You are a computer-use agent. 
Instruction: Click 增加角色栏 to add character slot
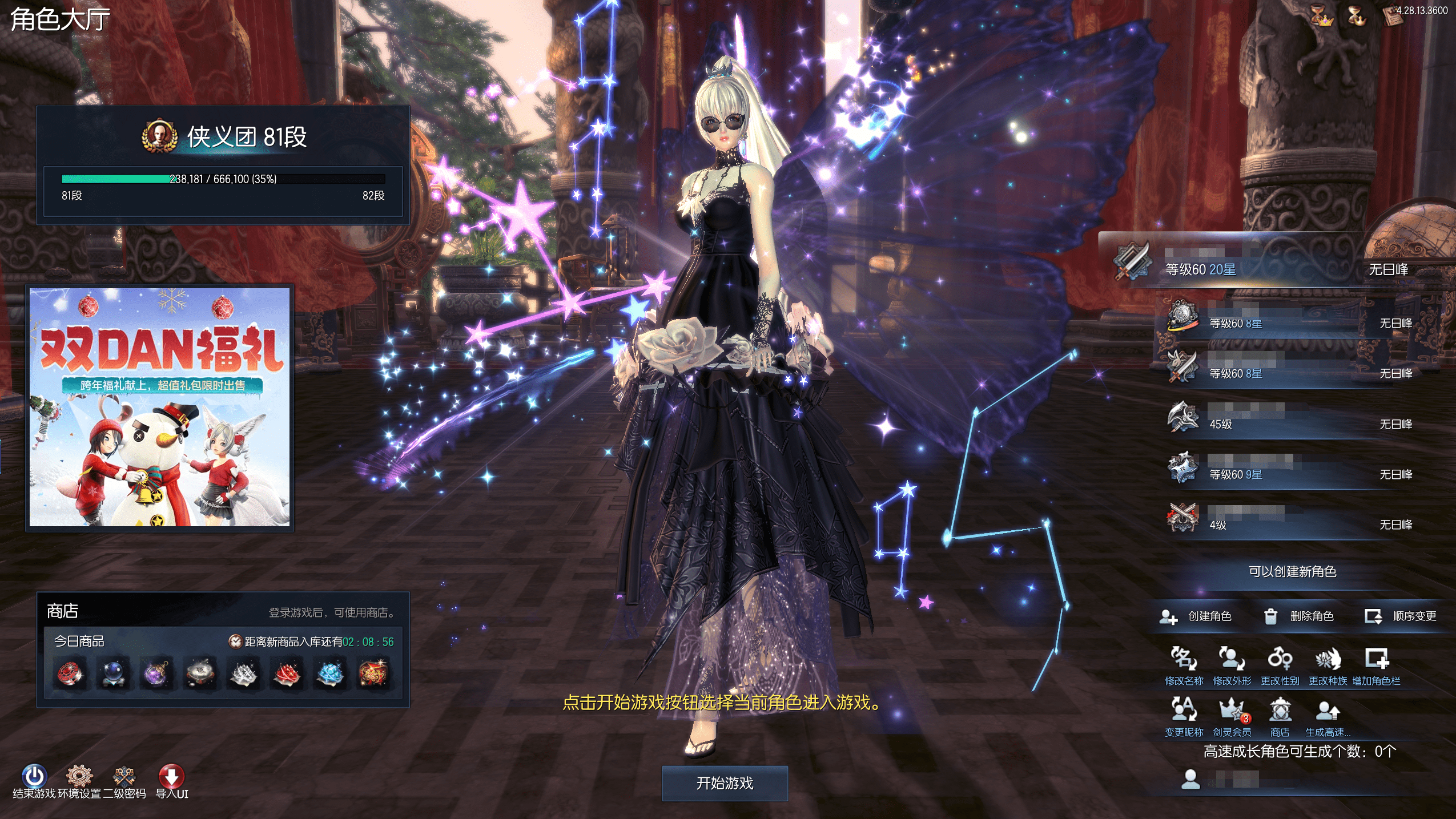pyautogui.click(x=1376, y=659)
